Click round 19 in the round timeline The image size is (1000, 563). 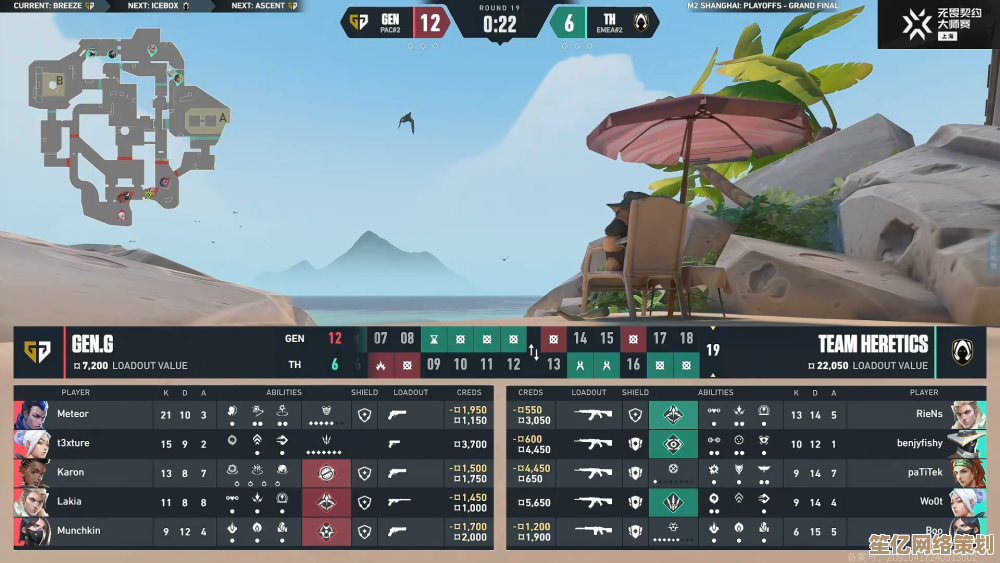pos(712,350)
